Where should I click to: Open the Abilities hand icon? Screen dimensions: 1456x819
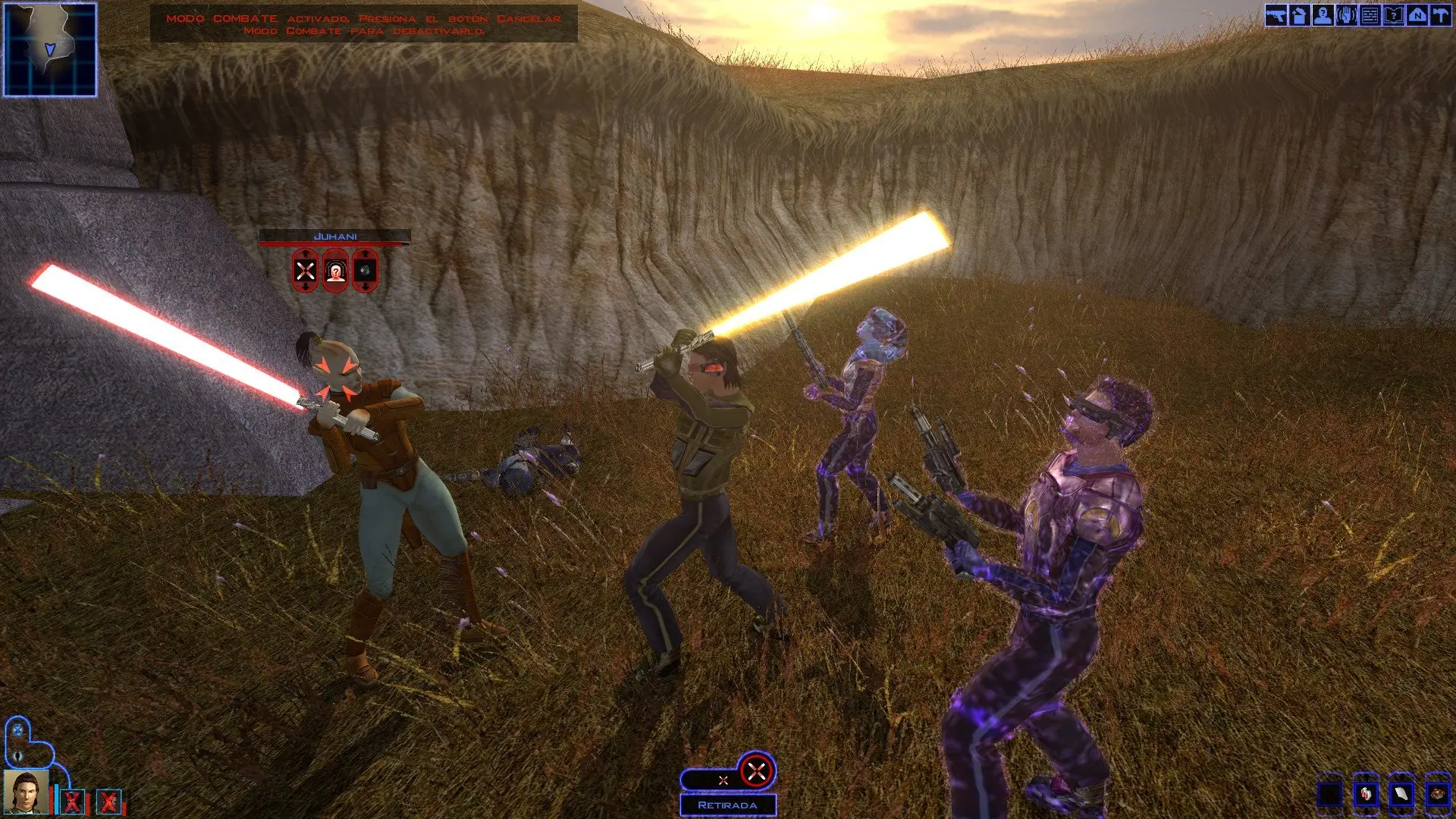tap(1347, 16)
